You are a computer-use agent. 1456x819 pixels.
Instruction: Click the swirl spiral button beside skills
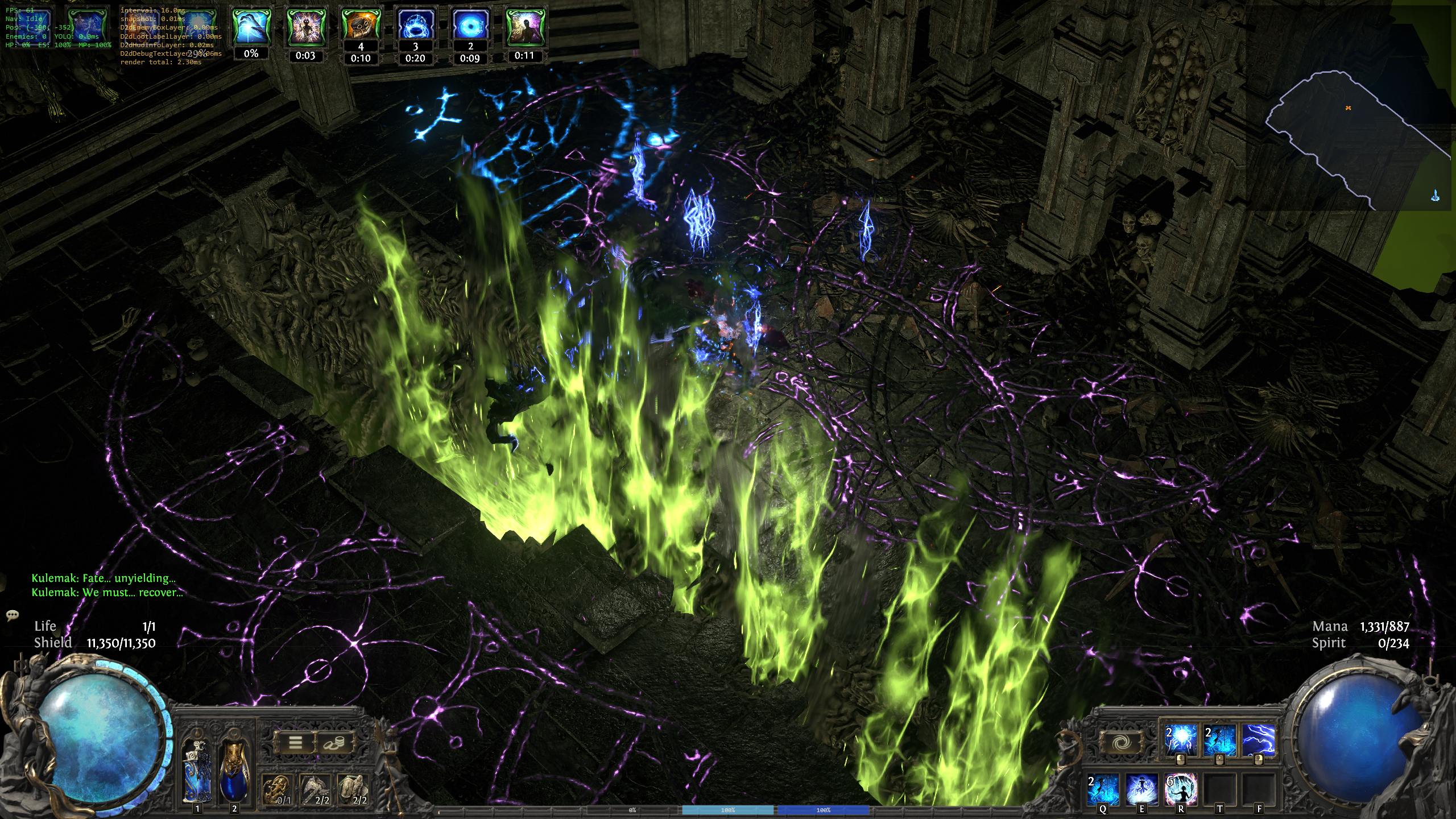pyautogui.click(x=1120, y=742)
